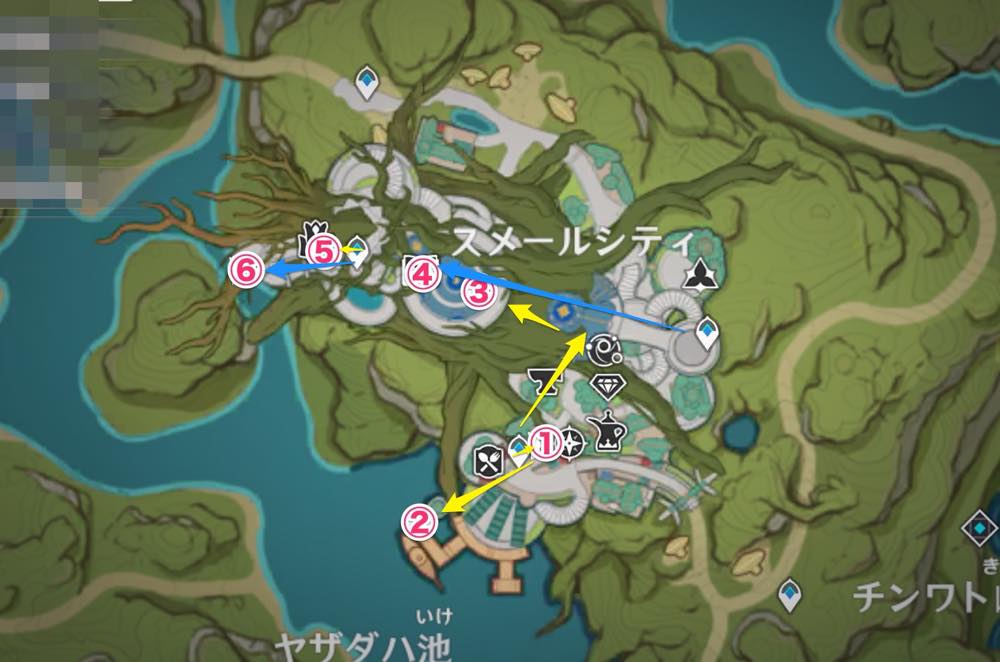Image resolution: width=1000 pixels, height=662 pixels.
Task: Open the swirling orbs crafting bench marker
Action: (x=606, y=349)
